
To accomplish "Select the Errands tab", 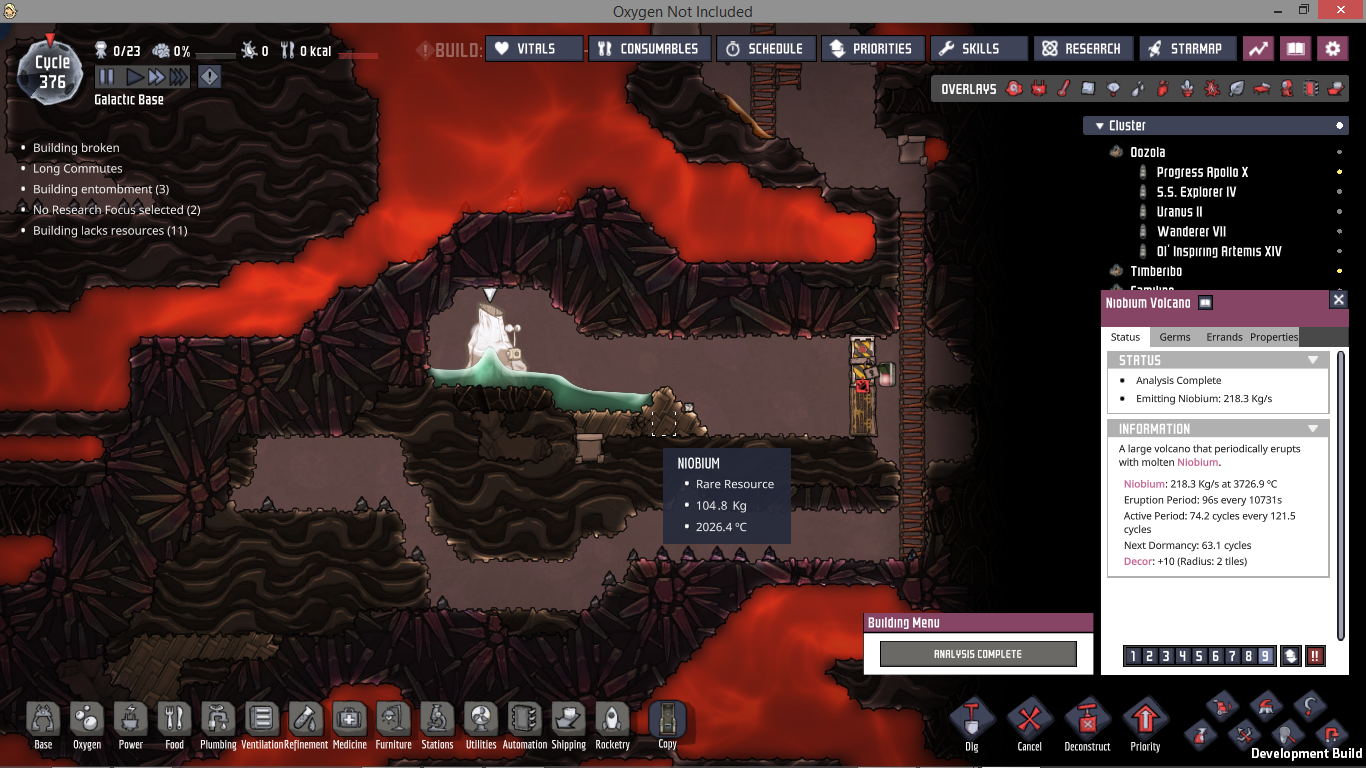I will (1224, 337).
